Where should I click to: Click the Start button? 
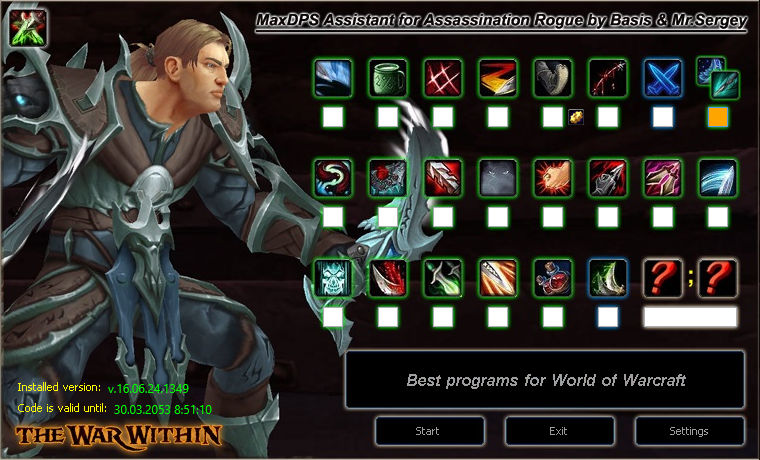pos(428,431)
